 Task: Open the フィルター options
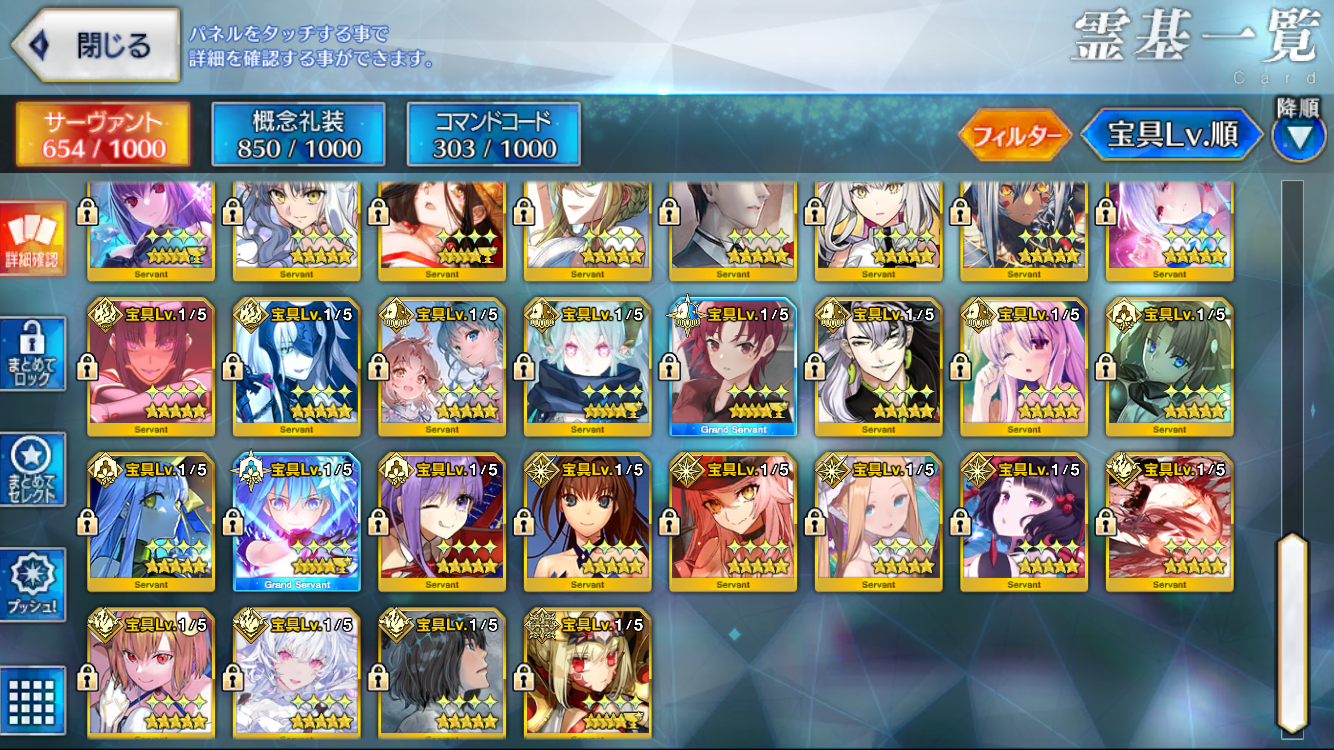point(1014,136)
